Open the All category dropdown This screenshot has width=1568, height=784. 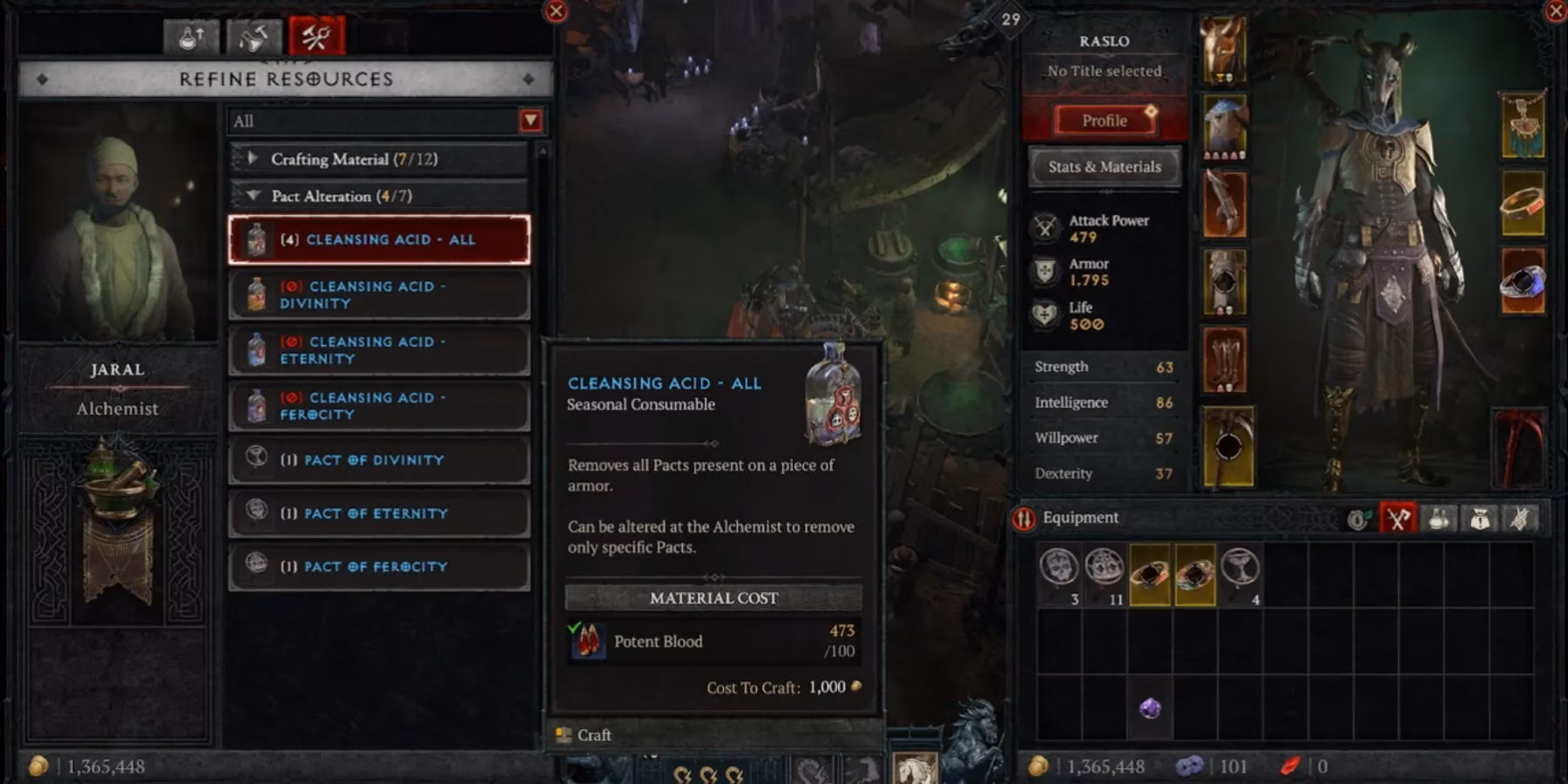383,120
